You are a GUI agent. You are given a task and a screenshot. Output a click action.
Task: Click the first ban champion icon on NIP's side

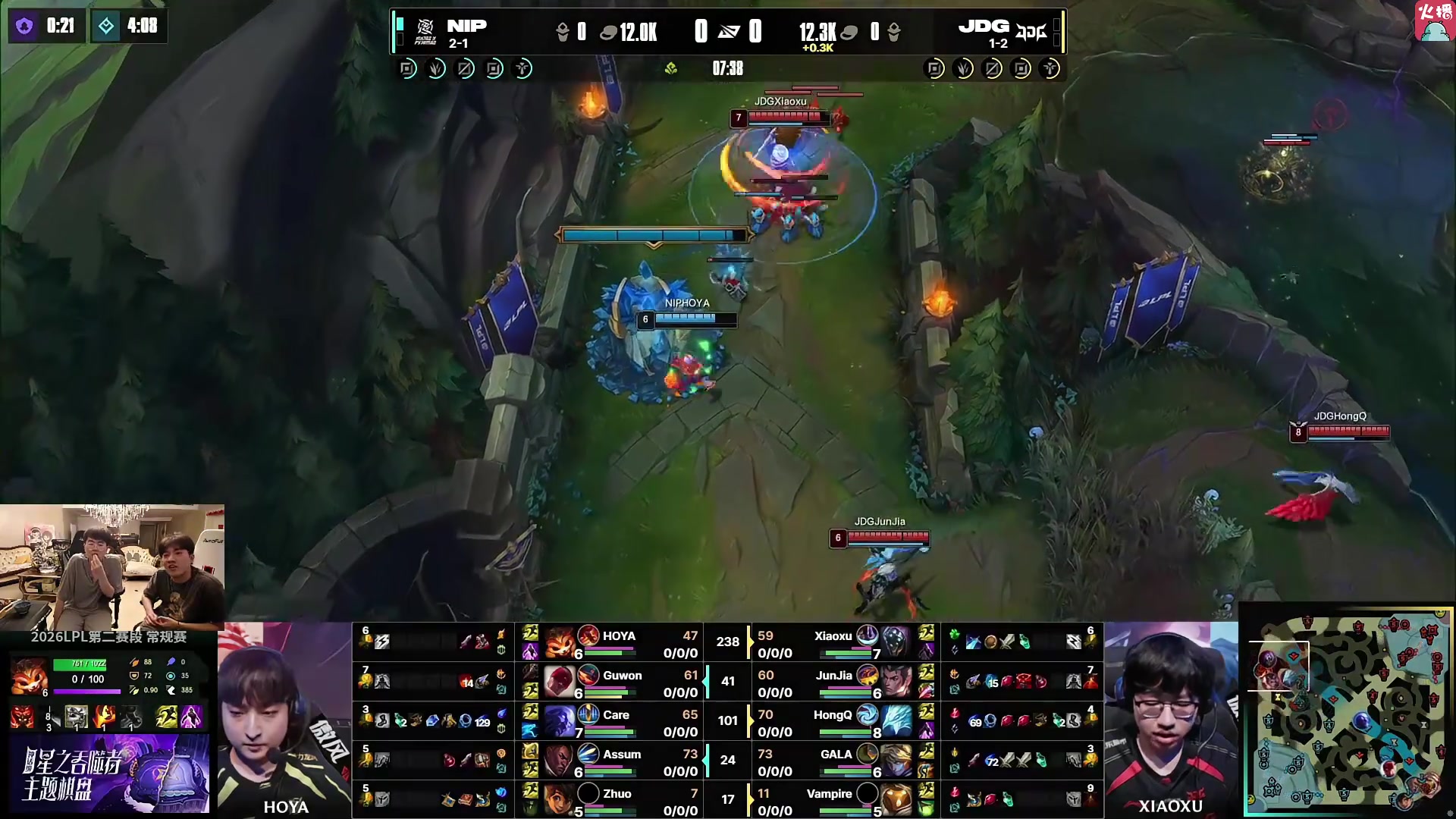[407, 68]
